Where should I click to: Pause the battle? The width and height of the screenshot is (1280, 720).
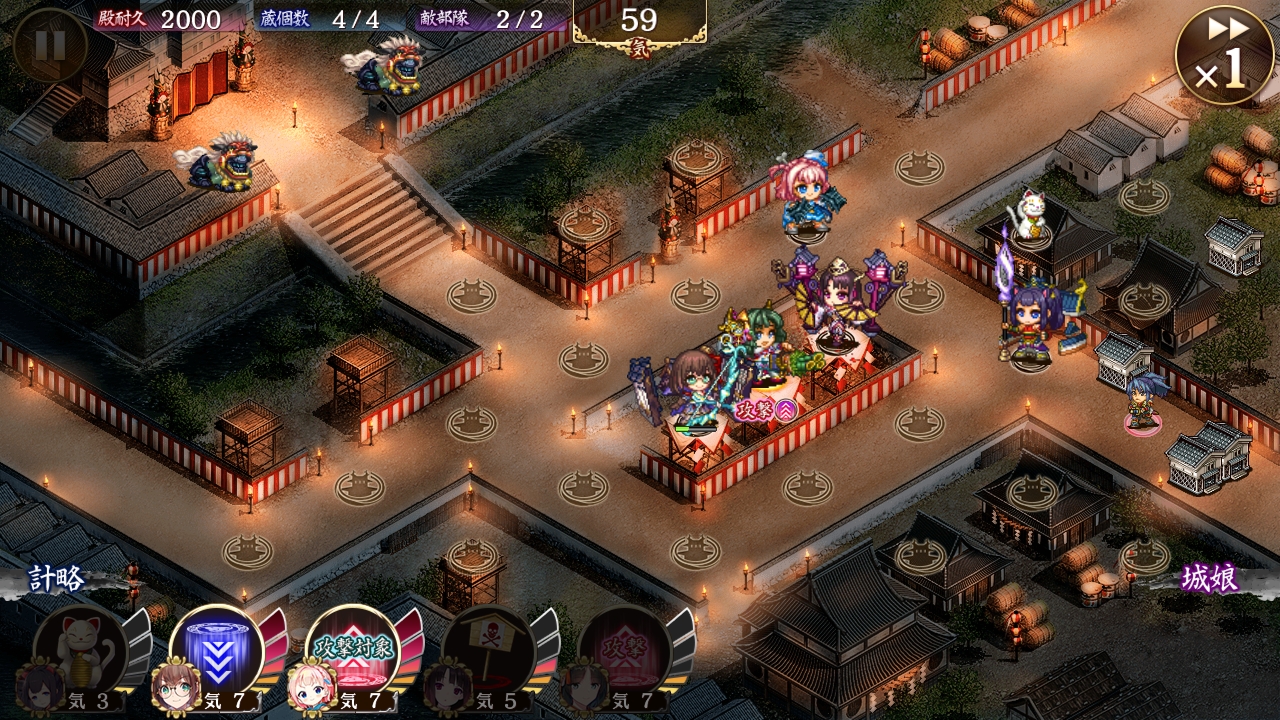(48, 45)
